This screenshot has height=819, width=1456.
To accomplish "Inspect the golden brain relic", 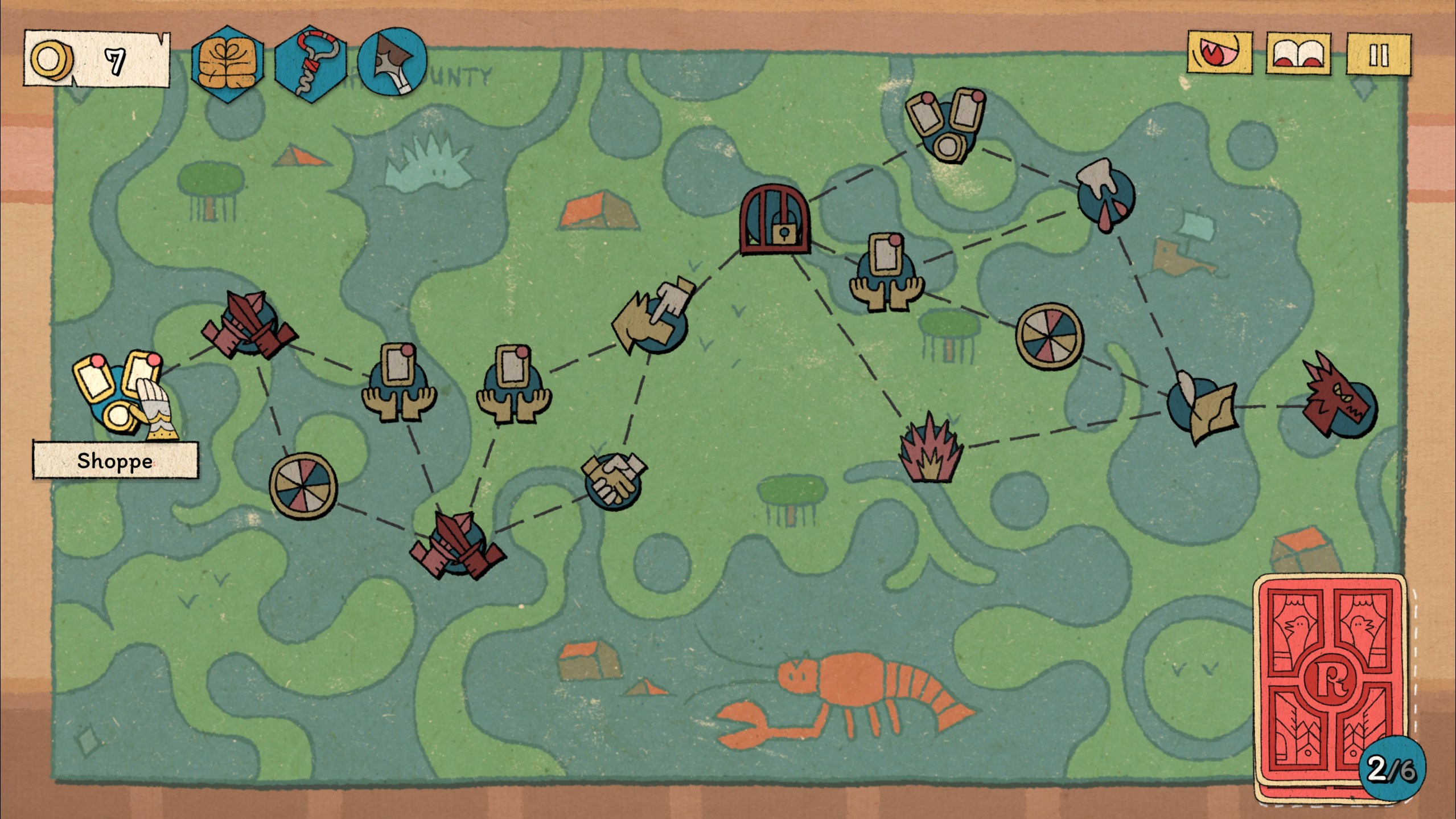I will tap(228, 65).
